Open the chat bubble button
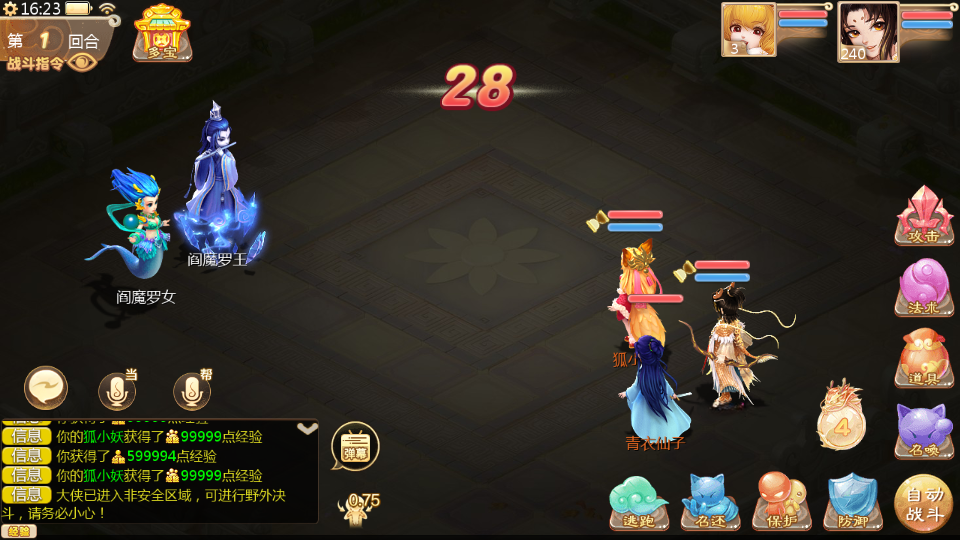The image size is (960, 540). [46, 388]
